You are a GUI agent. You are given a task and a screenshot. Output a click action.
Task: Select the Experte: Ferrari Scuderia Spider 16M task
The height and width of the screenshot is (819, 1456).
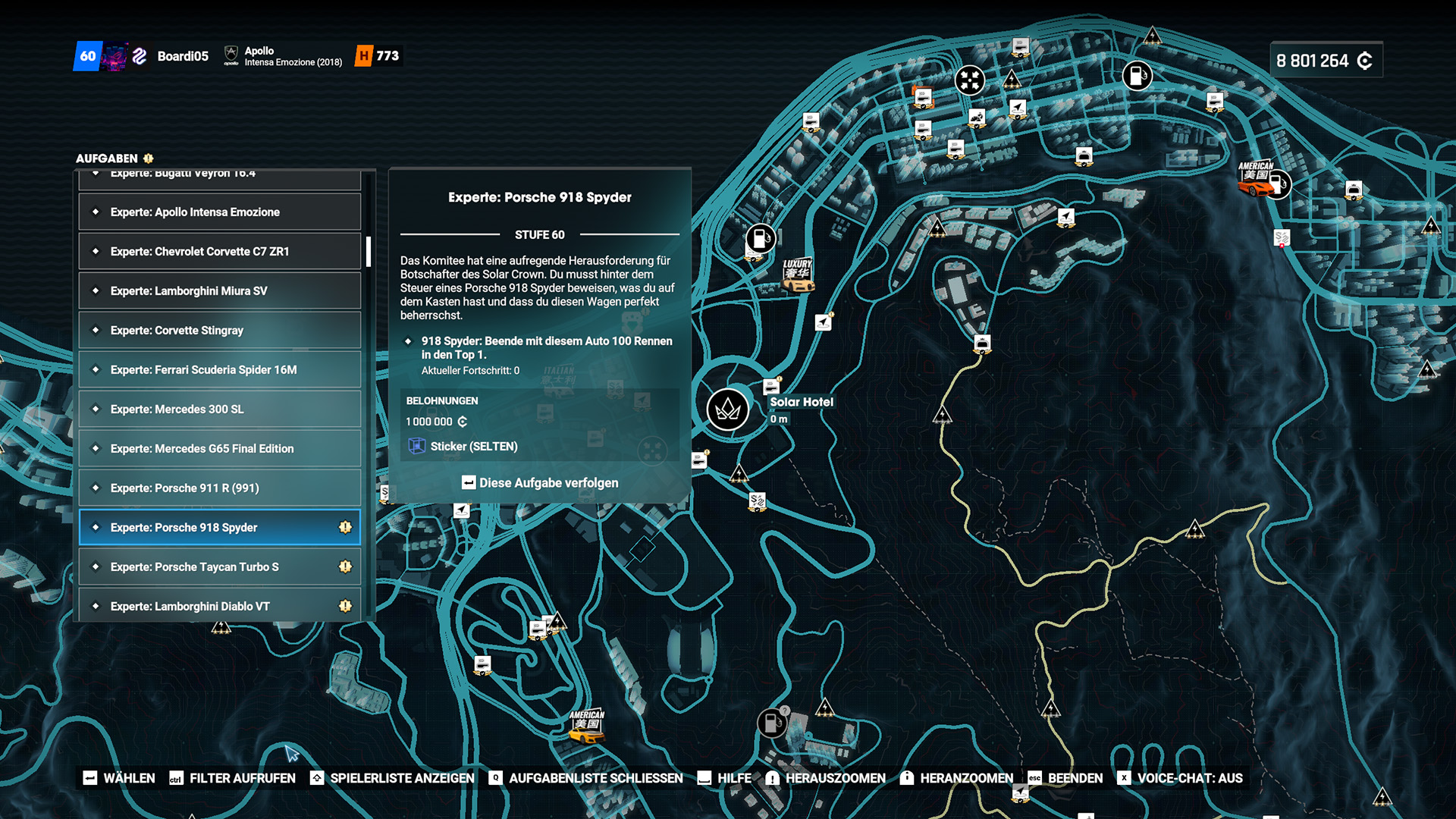[x=219, y=369]
